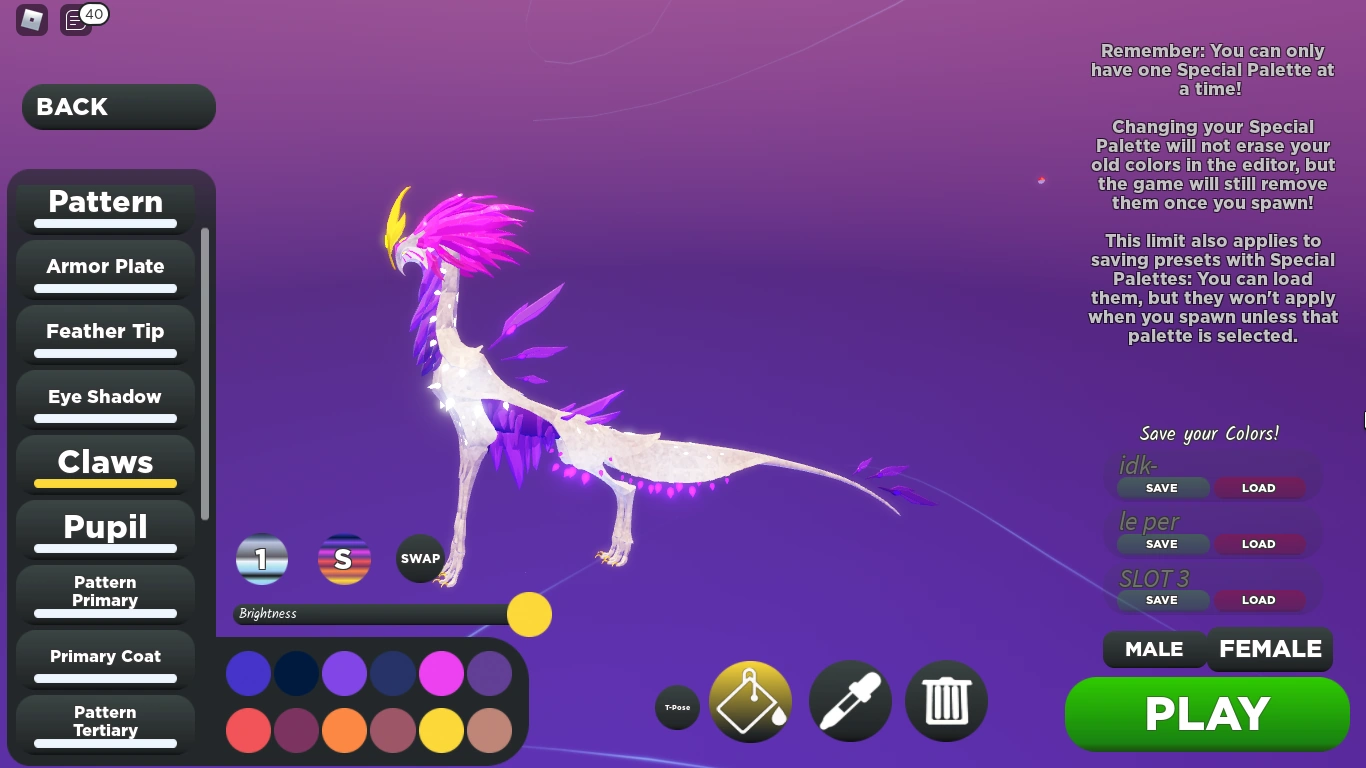Toggle the T-Pose preview
1366x768 pixels.
[677, 707]
